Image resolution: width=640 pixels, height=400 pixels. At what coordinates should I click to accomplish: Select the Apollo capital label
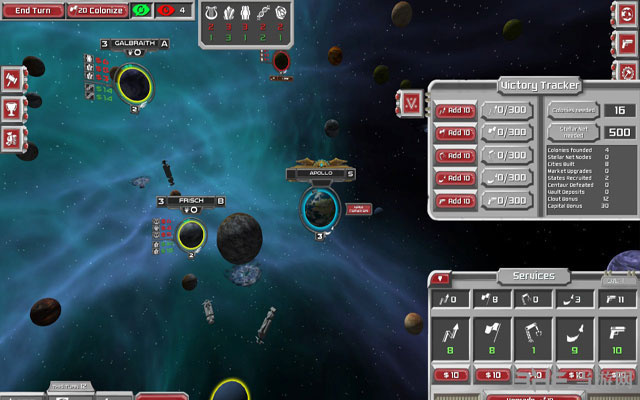click(321, 173)
